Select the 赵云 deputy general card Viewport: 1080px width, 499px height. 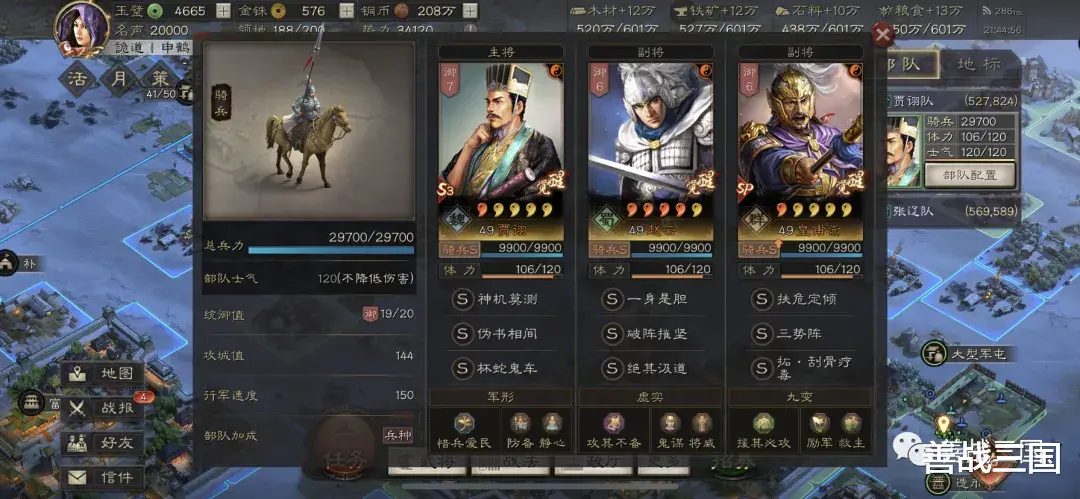650,150
